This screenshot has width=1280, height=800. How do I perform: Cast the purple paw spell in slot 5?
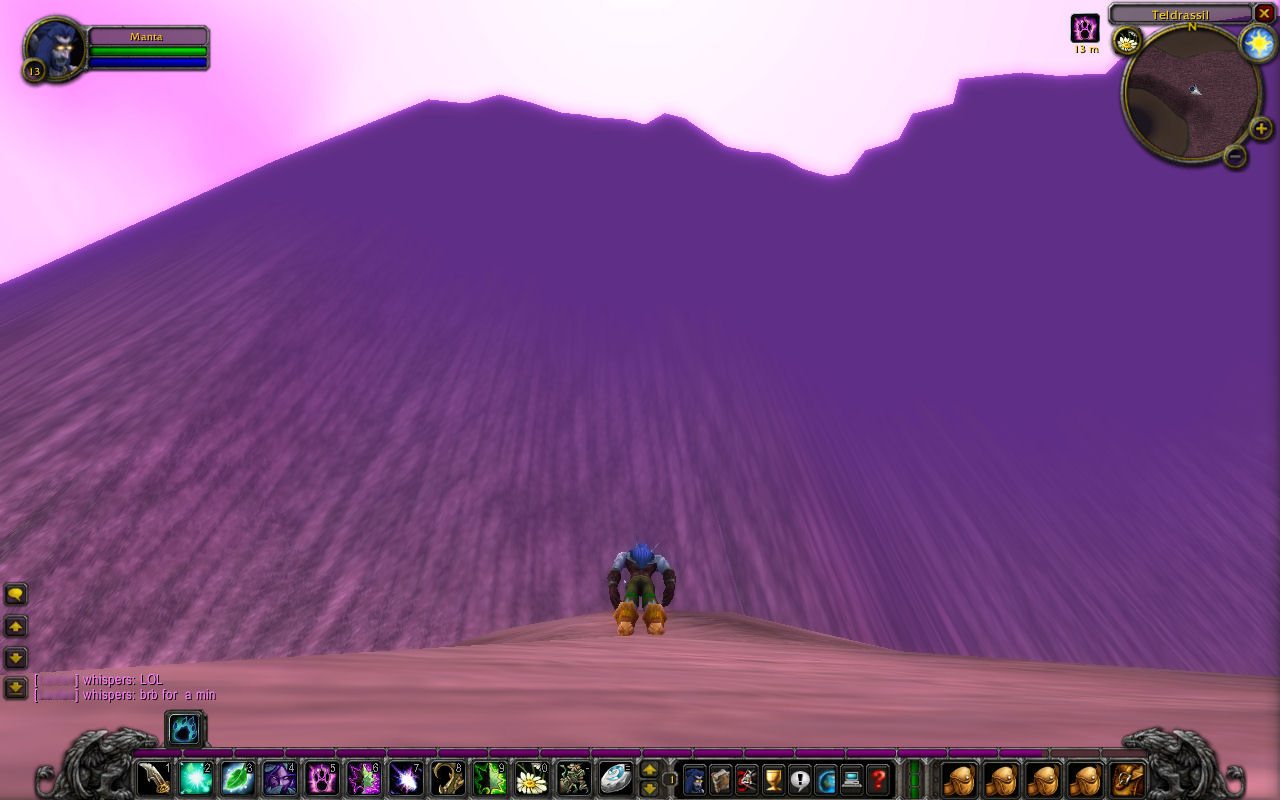322,778
